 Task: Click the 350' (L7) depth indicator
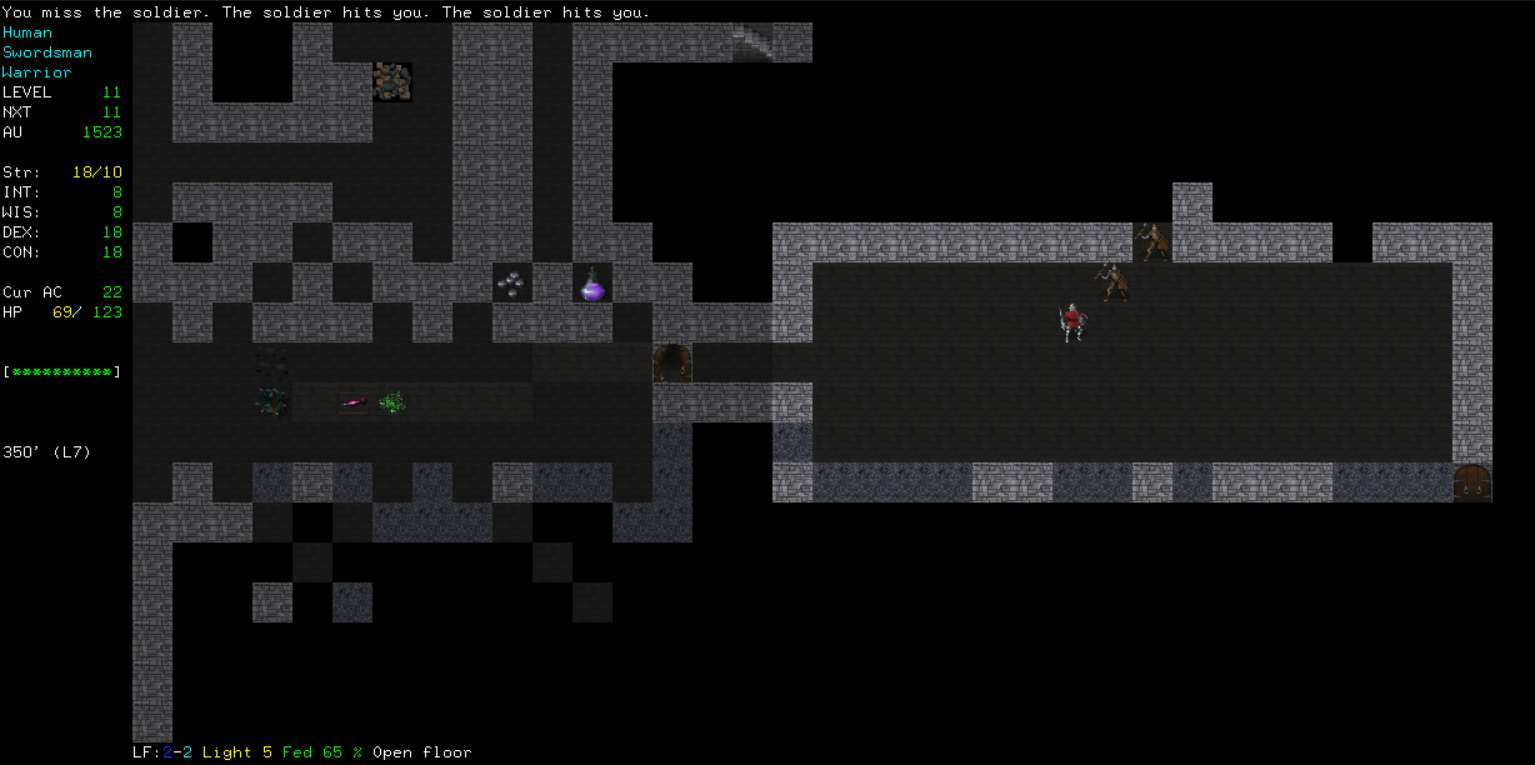(47, 452)
